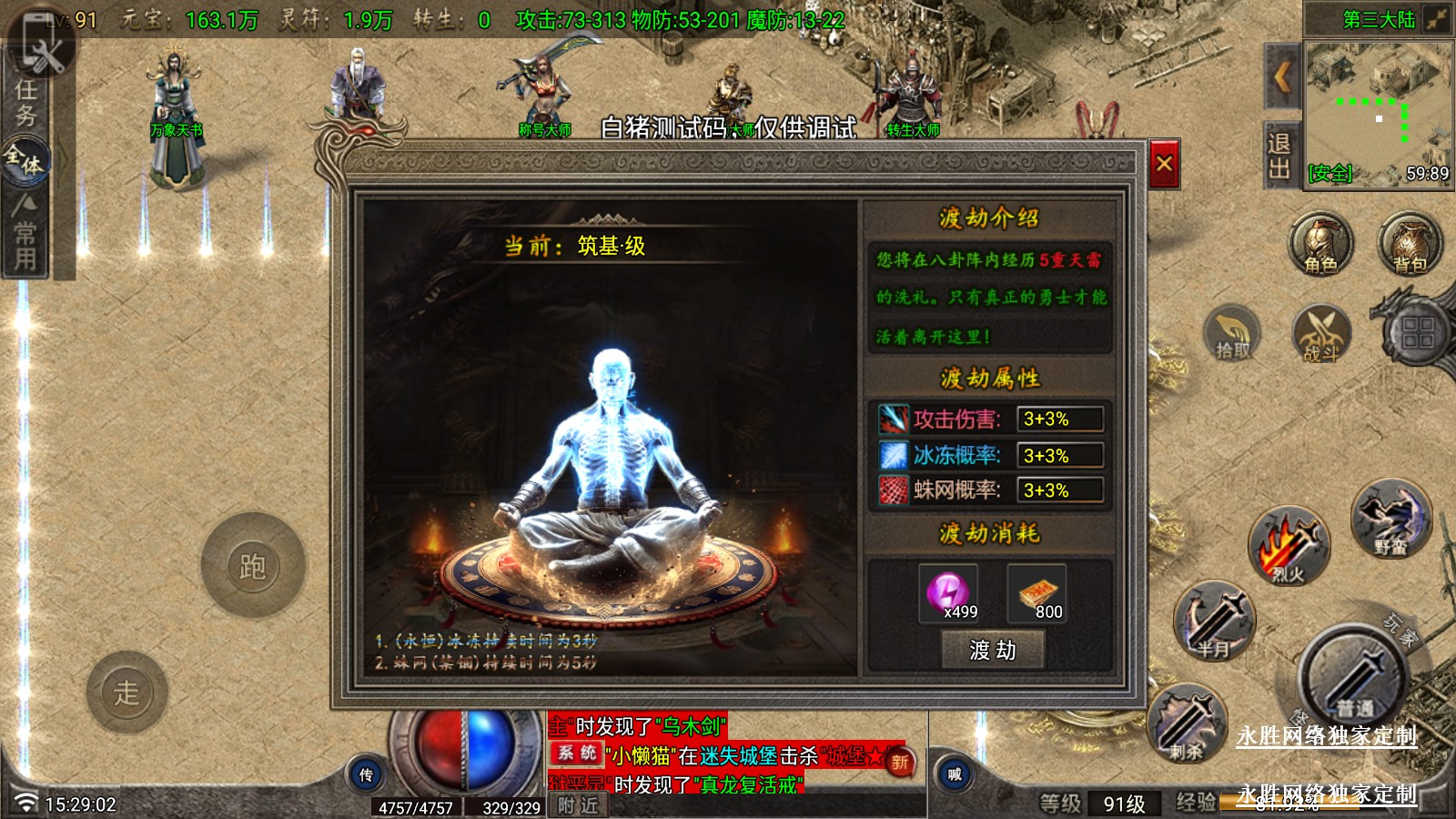The height and width of the screenshot is (819, 1456).
Task: Tap the 拾取 pickup button
Action: tap(1233, 333)
